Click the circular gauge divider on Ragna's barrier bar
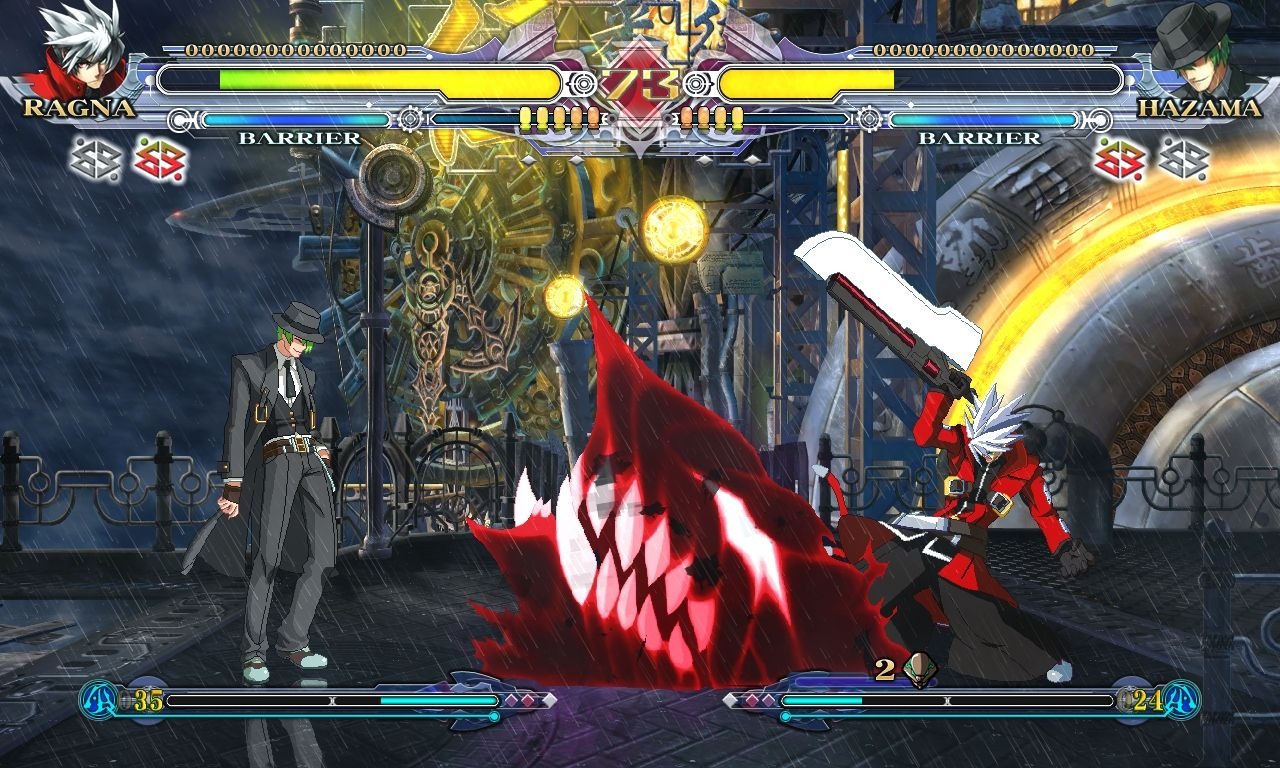 [x=410, y=118]
